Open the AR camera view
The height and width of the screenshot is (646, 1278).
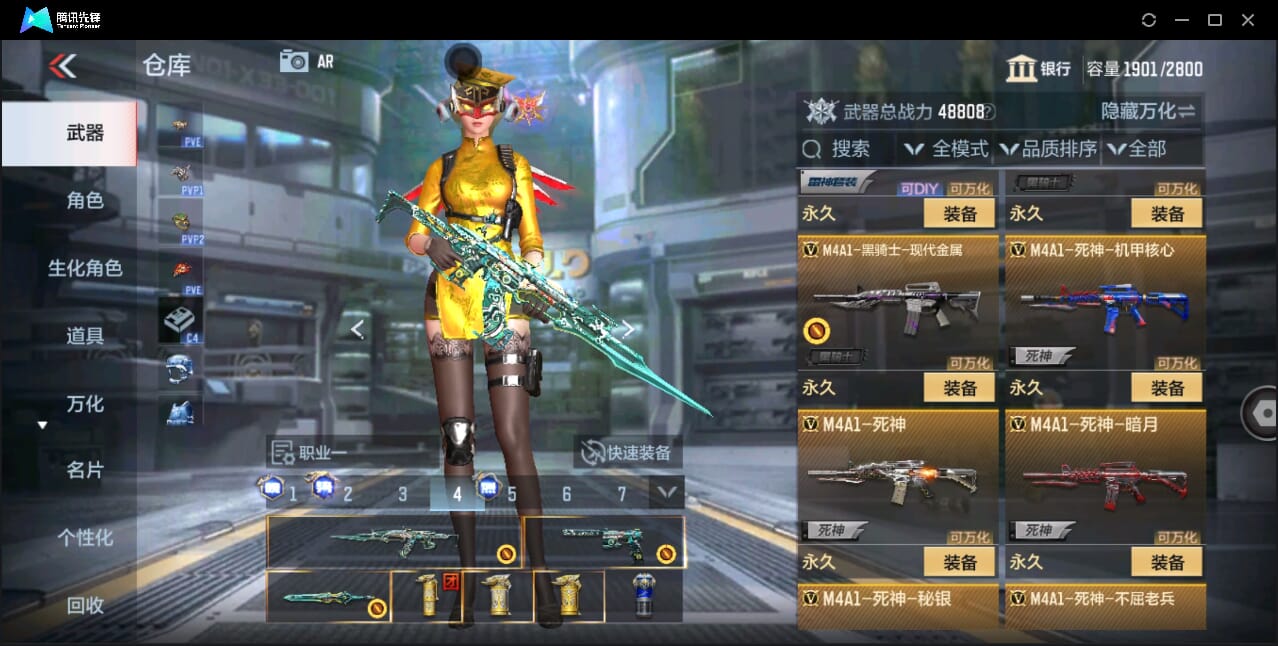pyautogui.click(x=306, y=61)
